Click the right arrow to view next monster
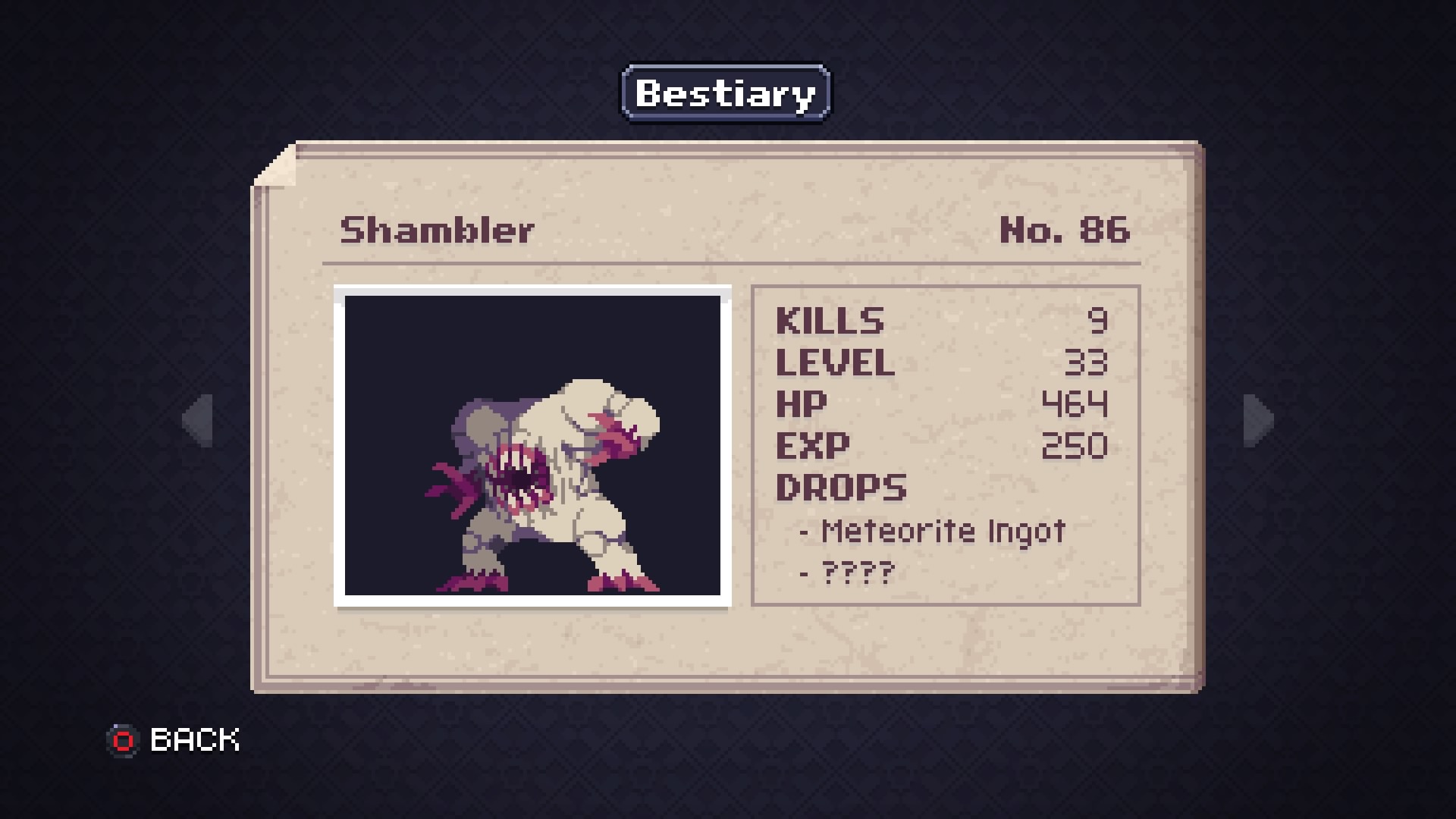The height and width of the screenshot is (819, 1456). [x=1258, y=422]
